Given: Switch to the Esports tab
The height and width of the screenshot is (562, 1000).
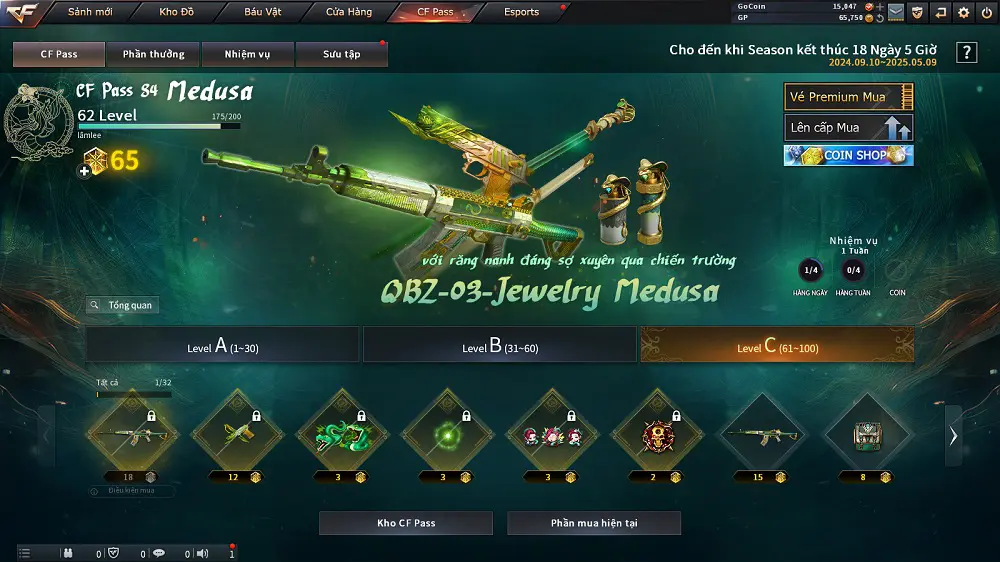Looking at the screenshot, I should pyautogui.click(x=520, y=12).
